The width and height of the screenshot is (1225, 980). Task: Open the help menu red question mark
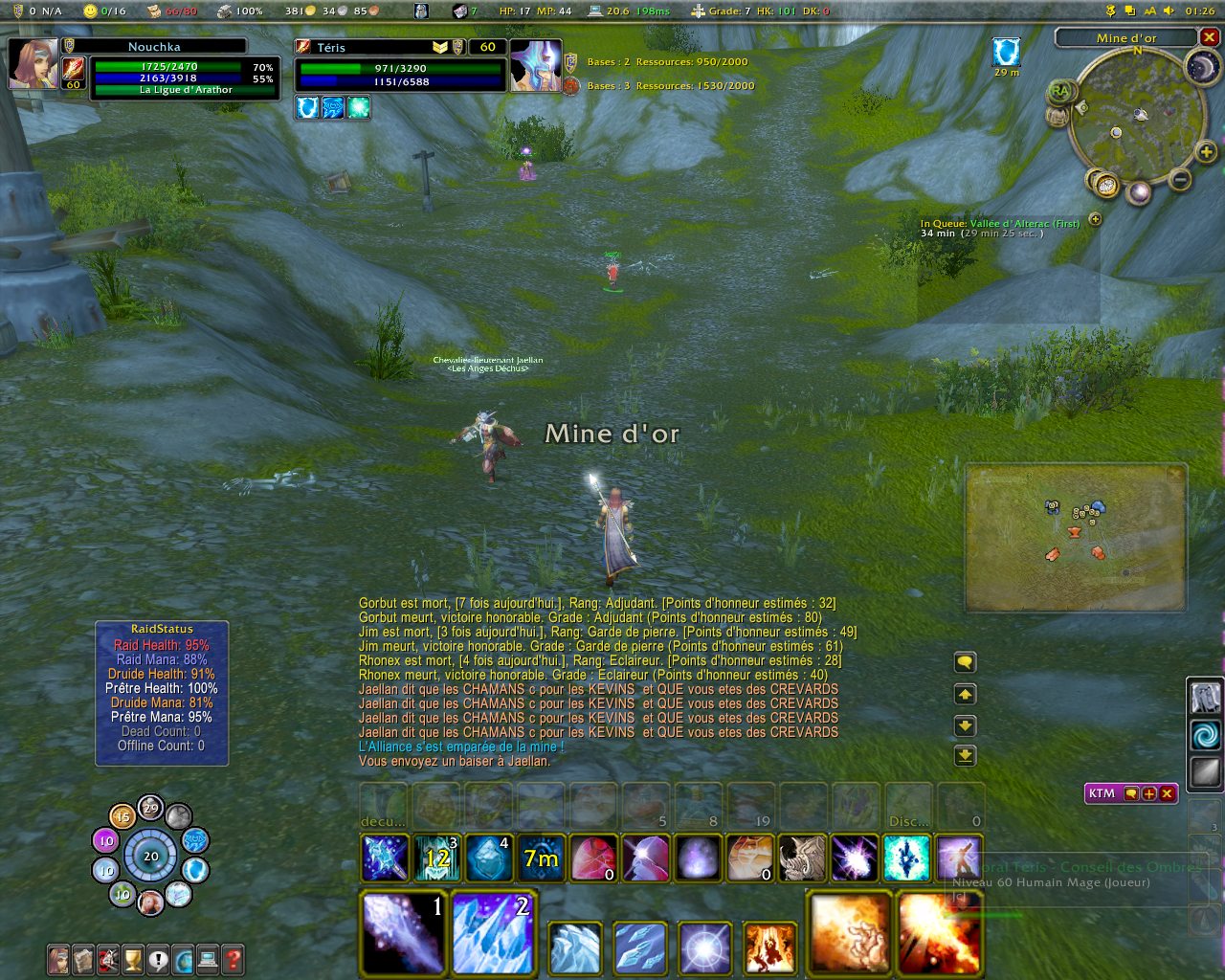[233, 958]
